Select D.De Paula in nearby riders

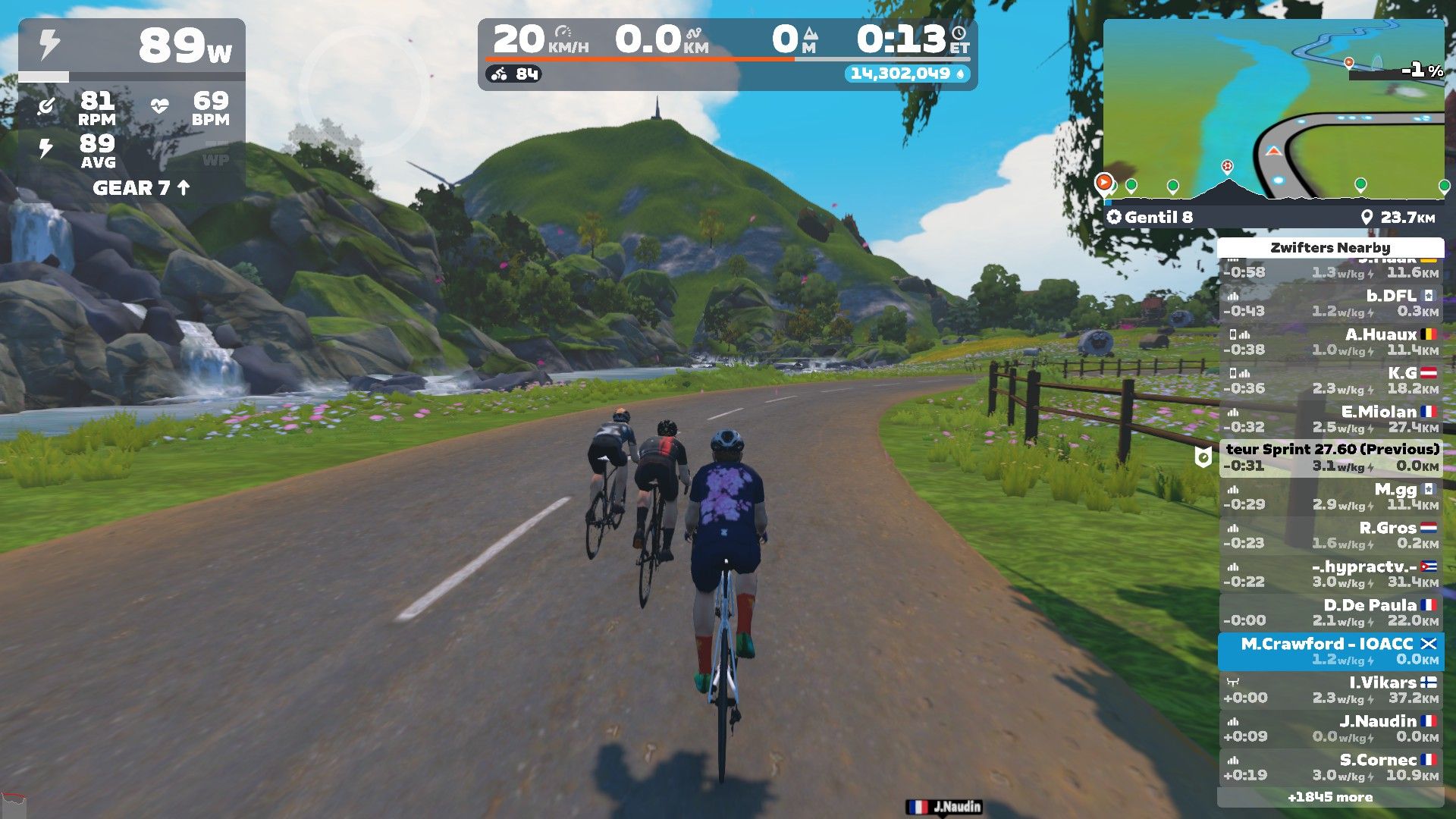pos(1331,612)
